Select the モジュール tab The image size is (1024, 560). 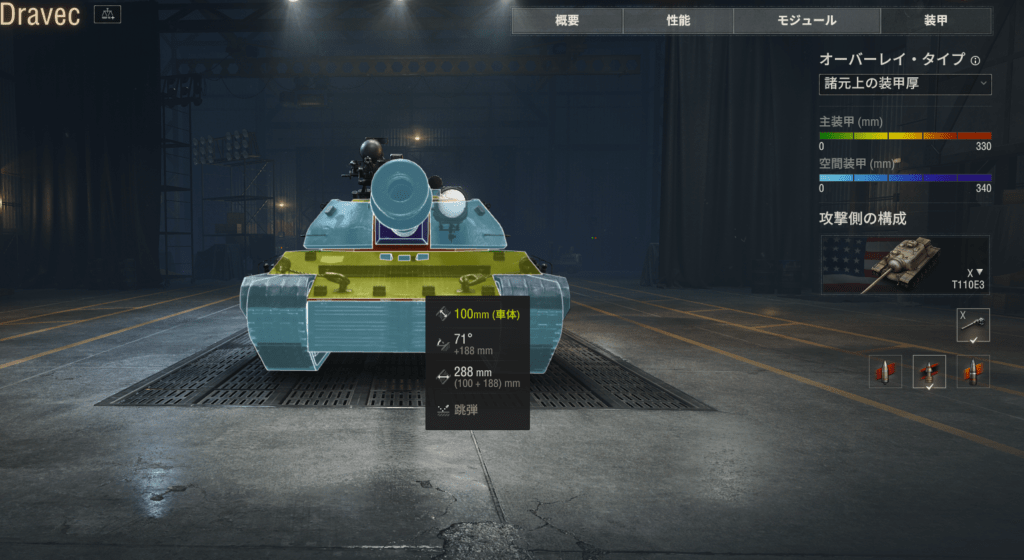807,21
